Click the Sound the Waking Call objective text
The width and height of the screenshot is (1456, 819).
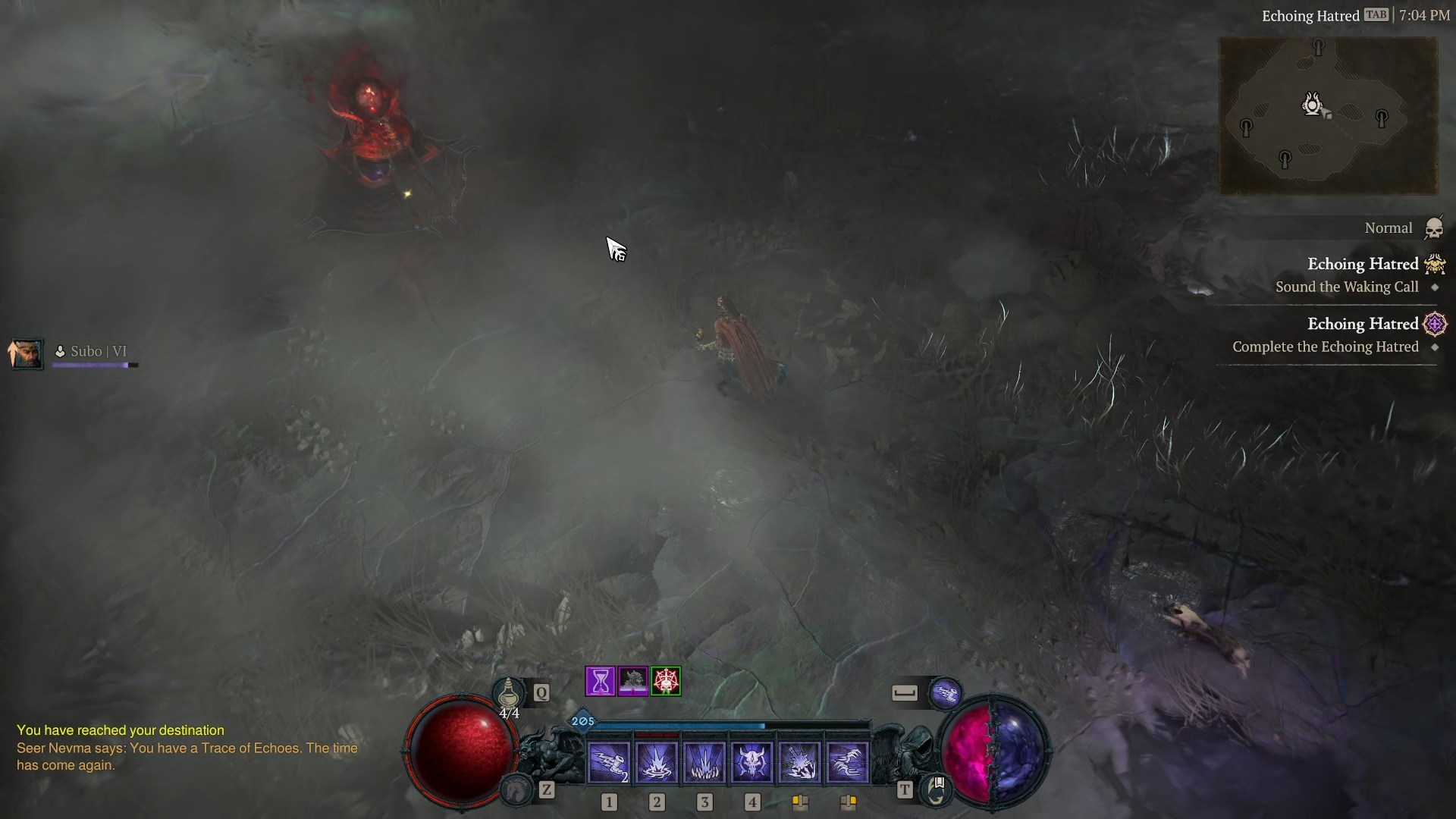click(x=1348, y=287)
